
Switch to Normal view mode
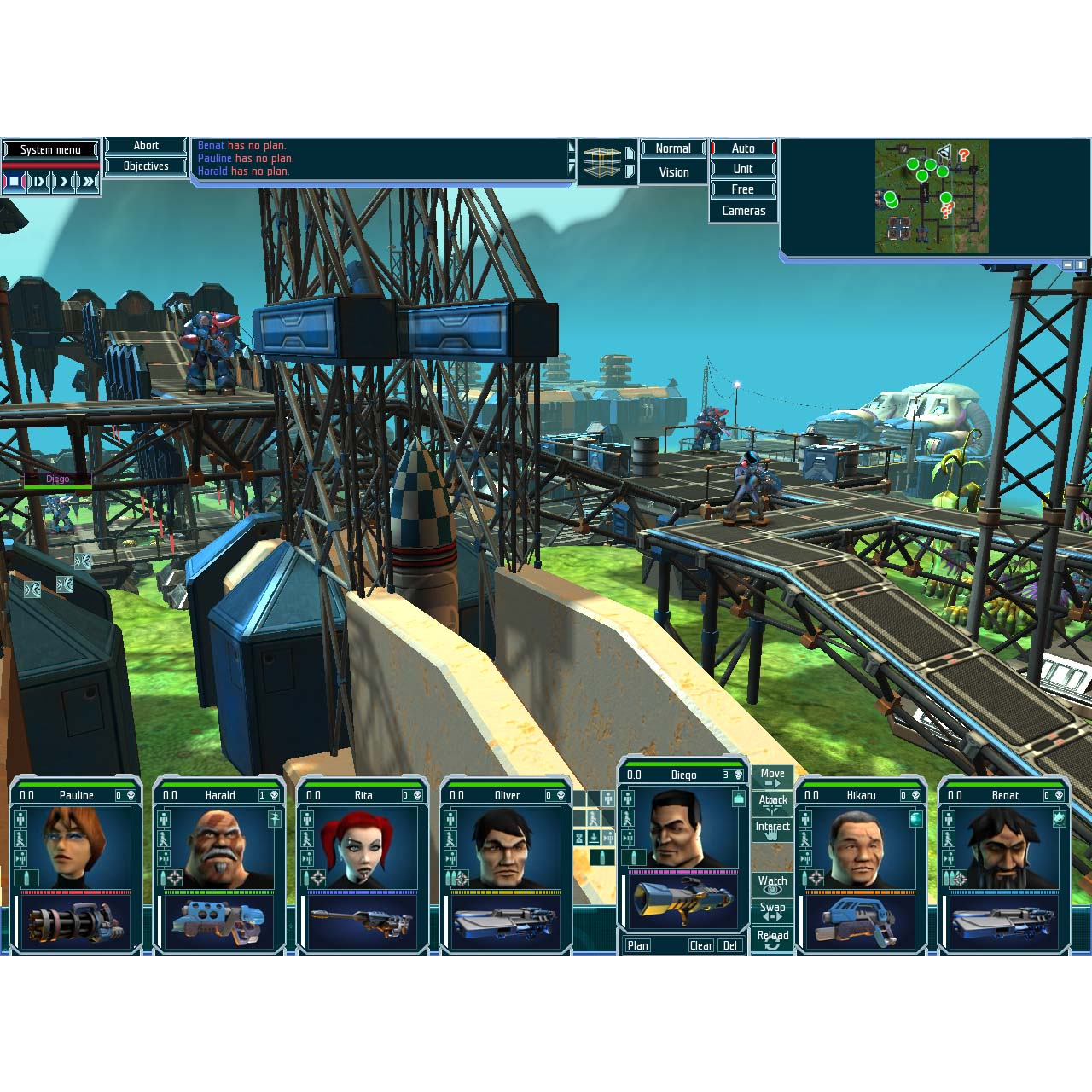click(x=673, y=148)
